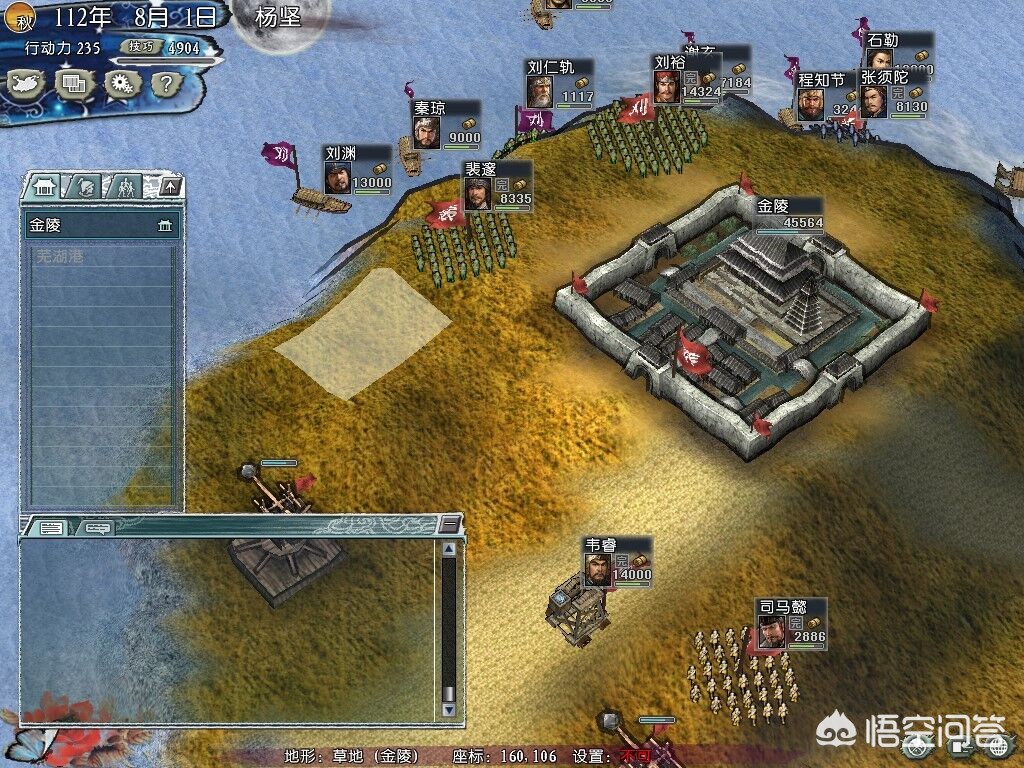This screenshot has height=768, width=1024.
Task: Switch to the message log tab
Action: point(53,527)
